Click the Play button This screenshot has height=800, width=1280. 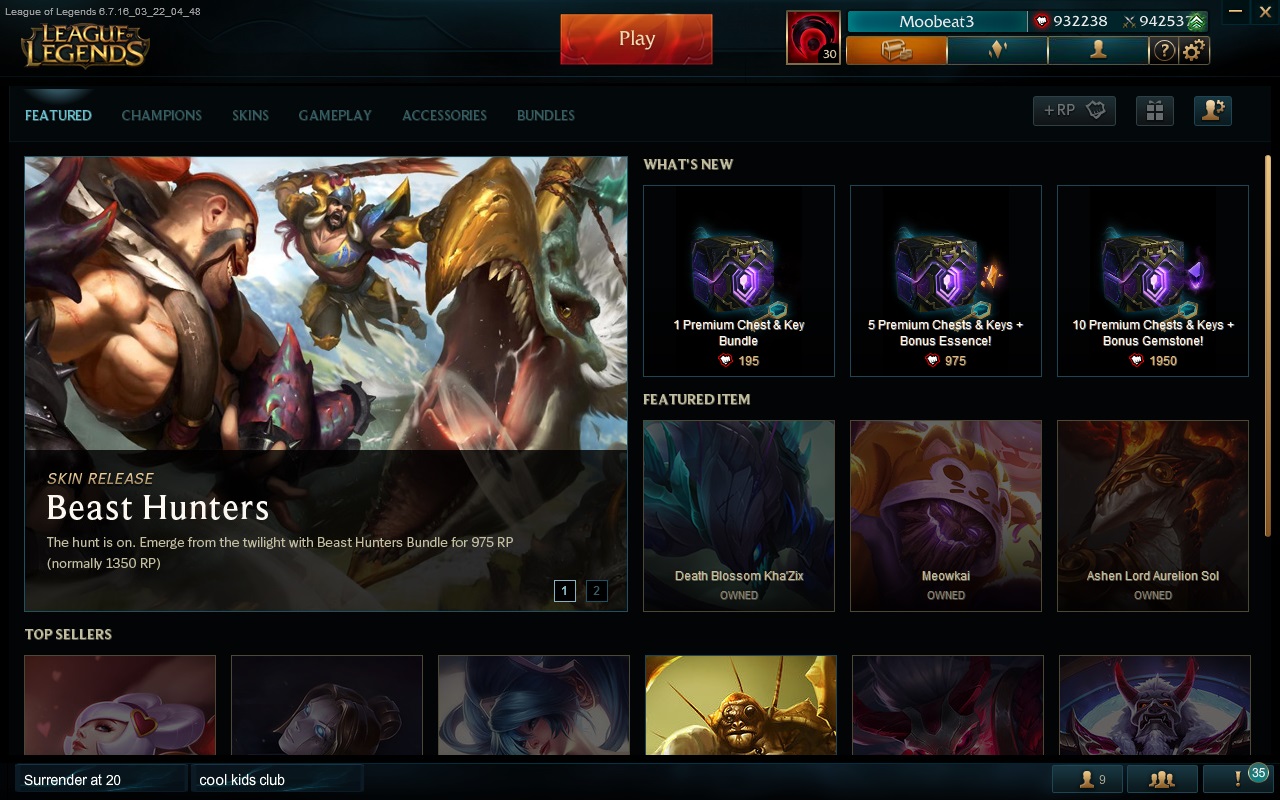point(636,38)
